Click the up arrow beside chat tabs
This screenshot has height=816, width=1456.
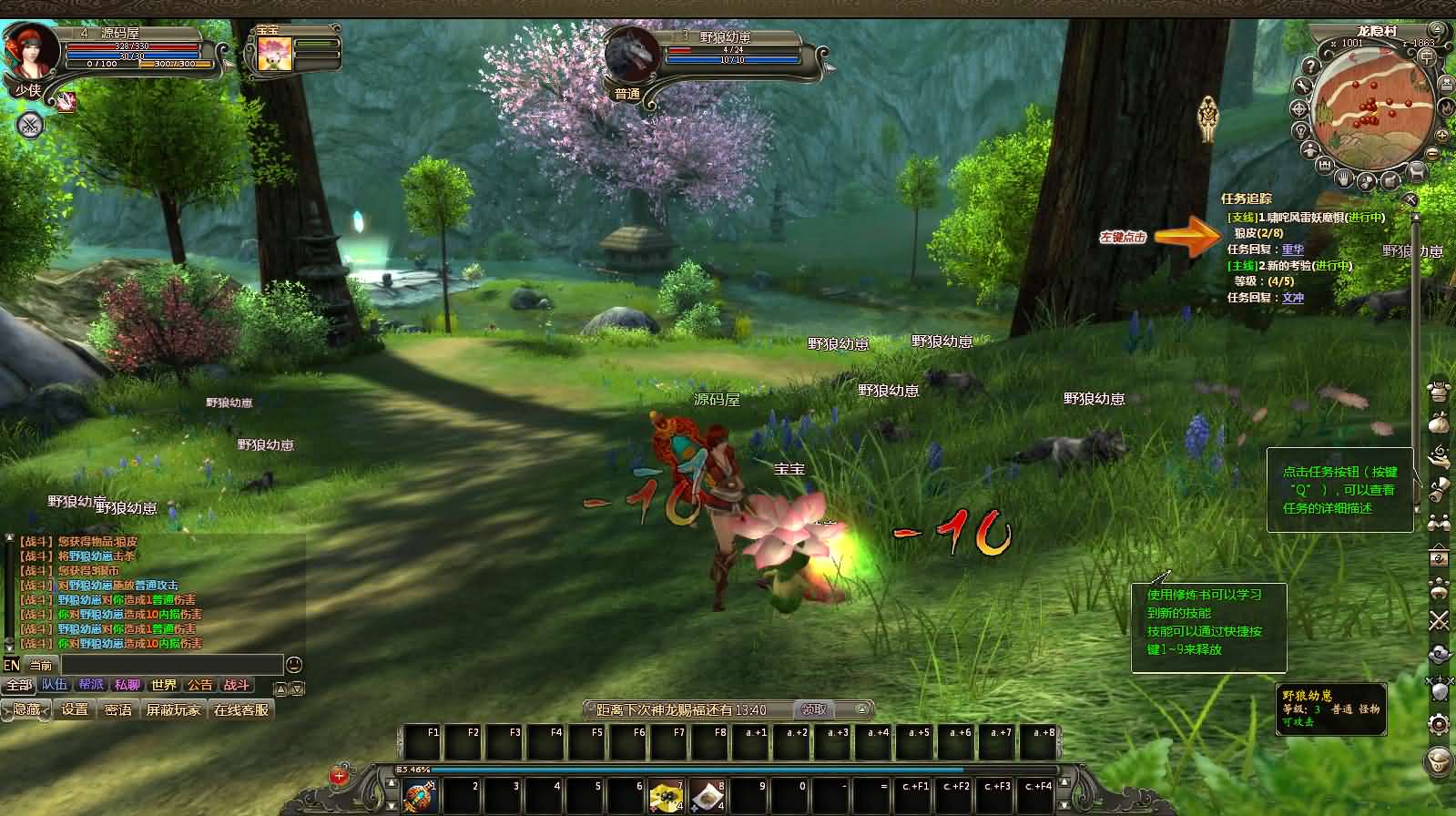point(280,688)
